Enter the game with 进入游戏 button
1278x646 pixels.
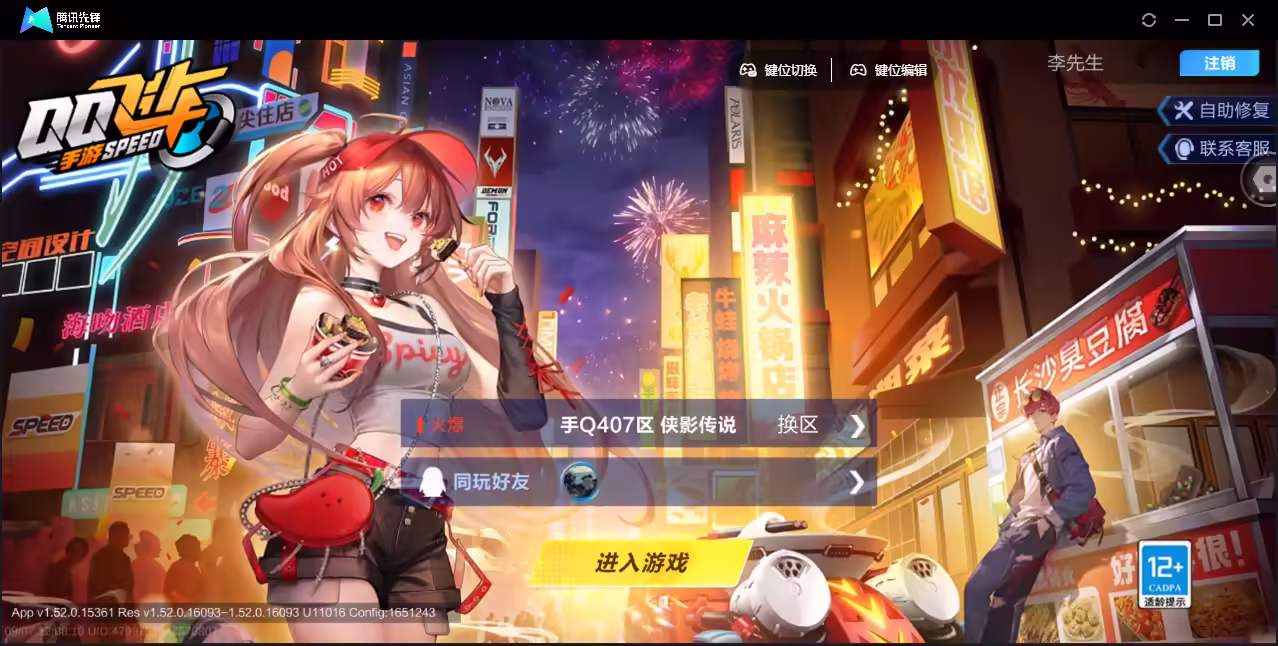pos(641,563)
